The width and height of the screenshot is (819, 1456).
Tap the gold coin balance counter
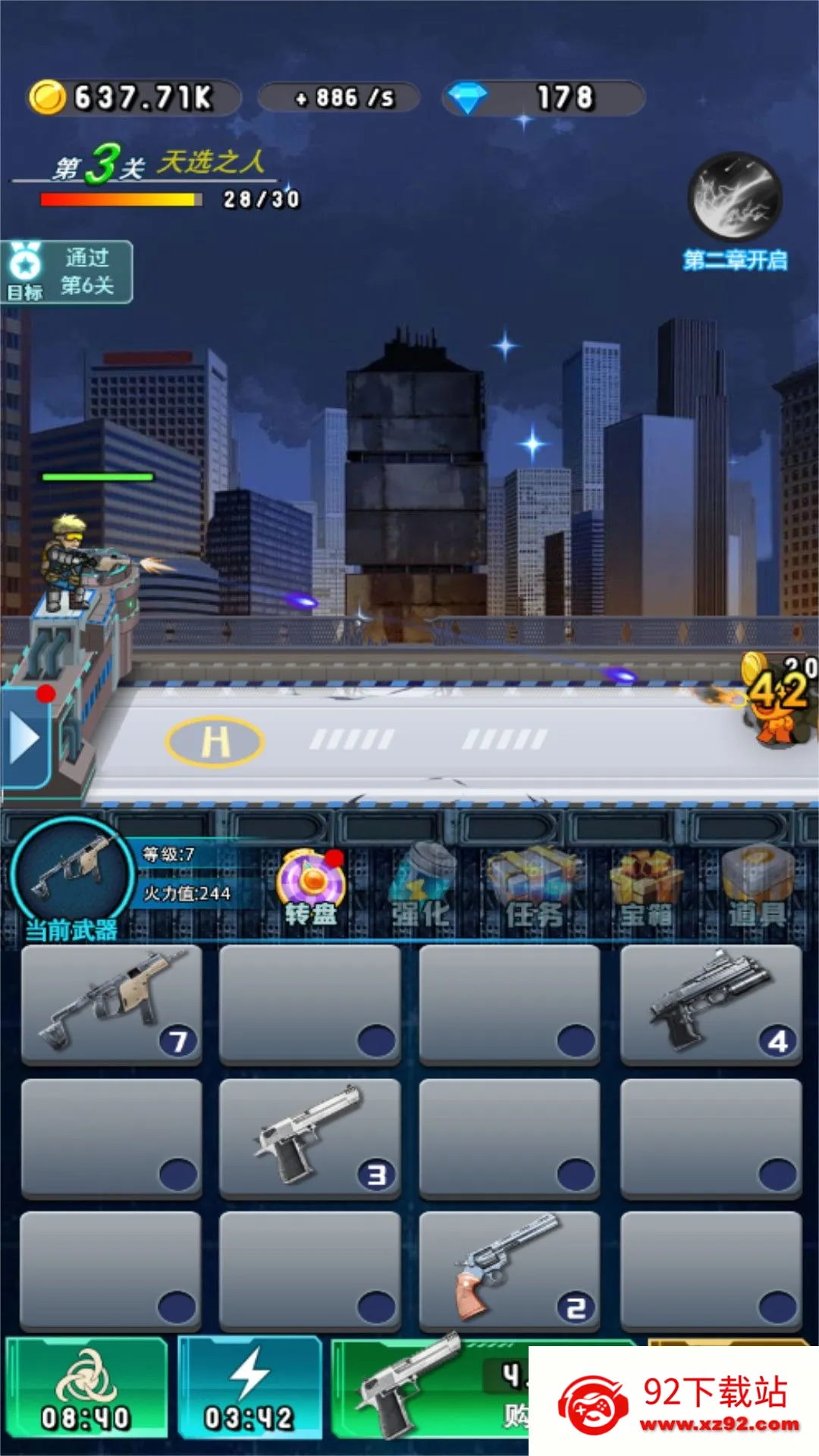[x=133, y=98]
